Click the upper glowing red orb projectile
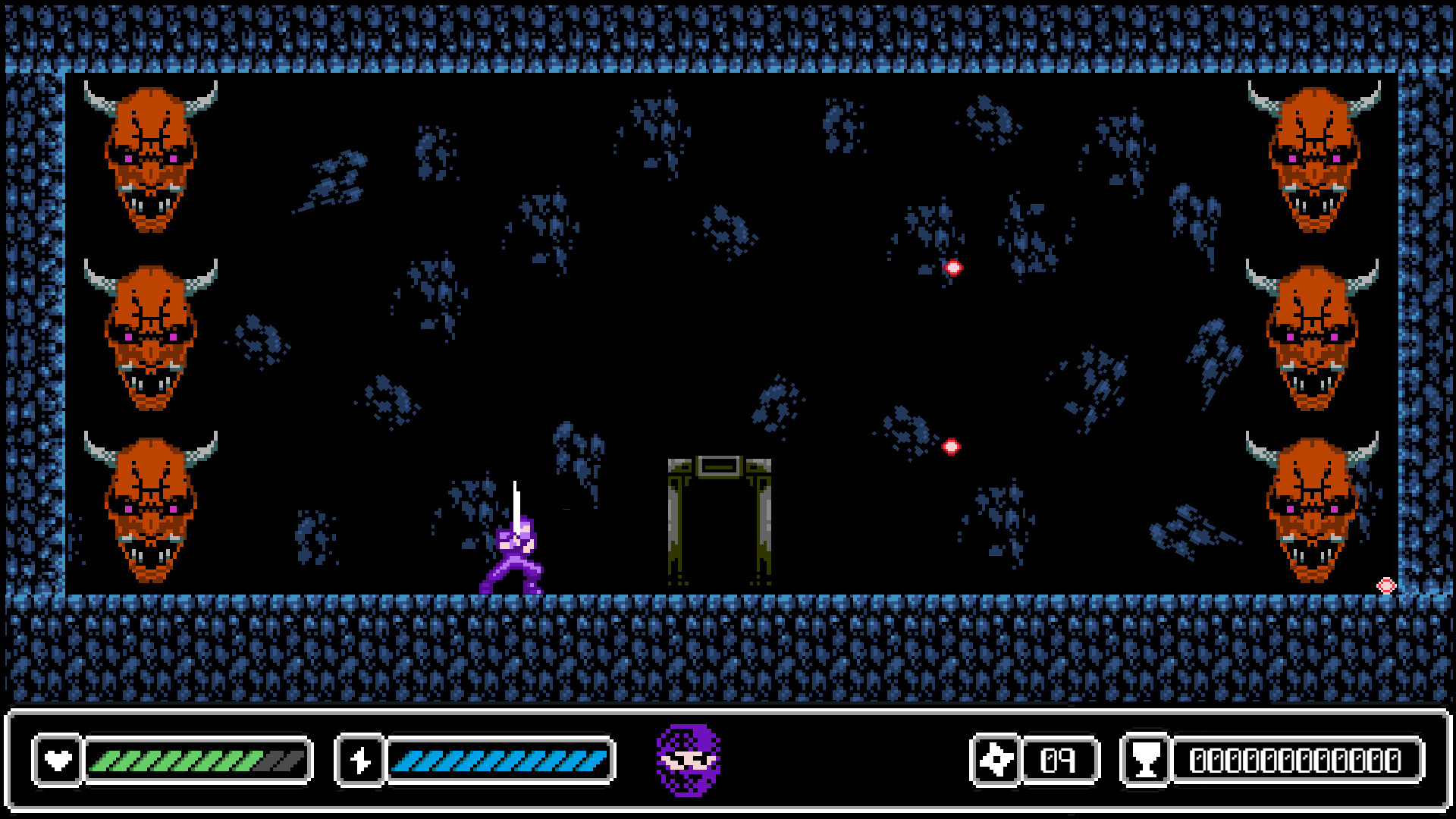Image resolution: width=1456 pixels, height=819 pixels. tap(953, 266)
